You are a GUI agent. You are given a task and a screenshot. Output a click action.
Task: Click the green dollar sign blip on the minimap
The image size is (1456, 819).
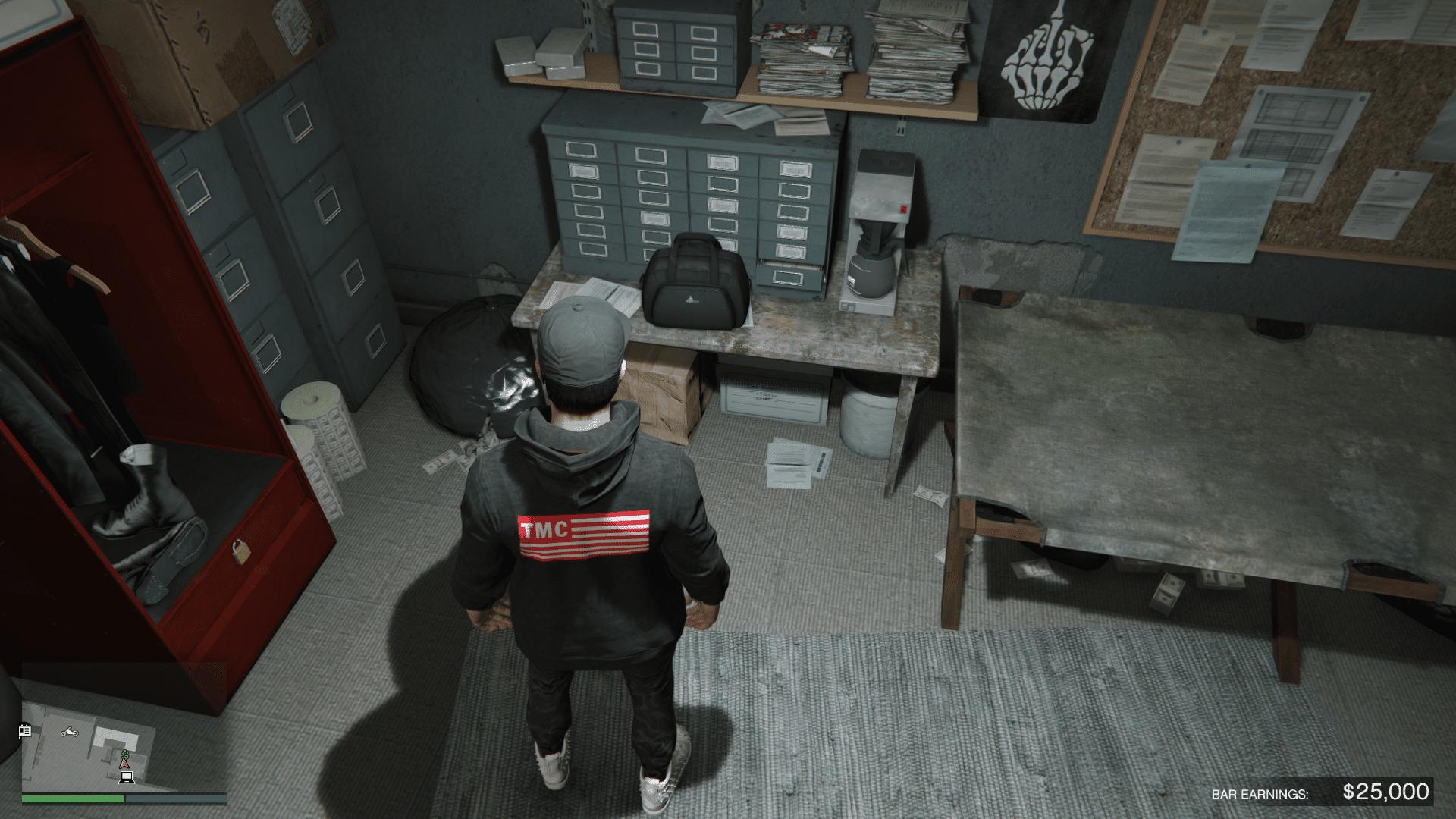125,753
